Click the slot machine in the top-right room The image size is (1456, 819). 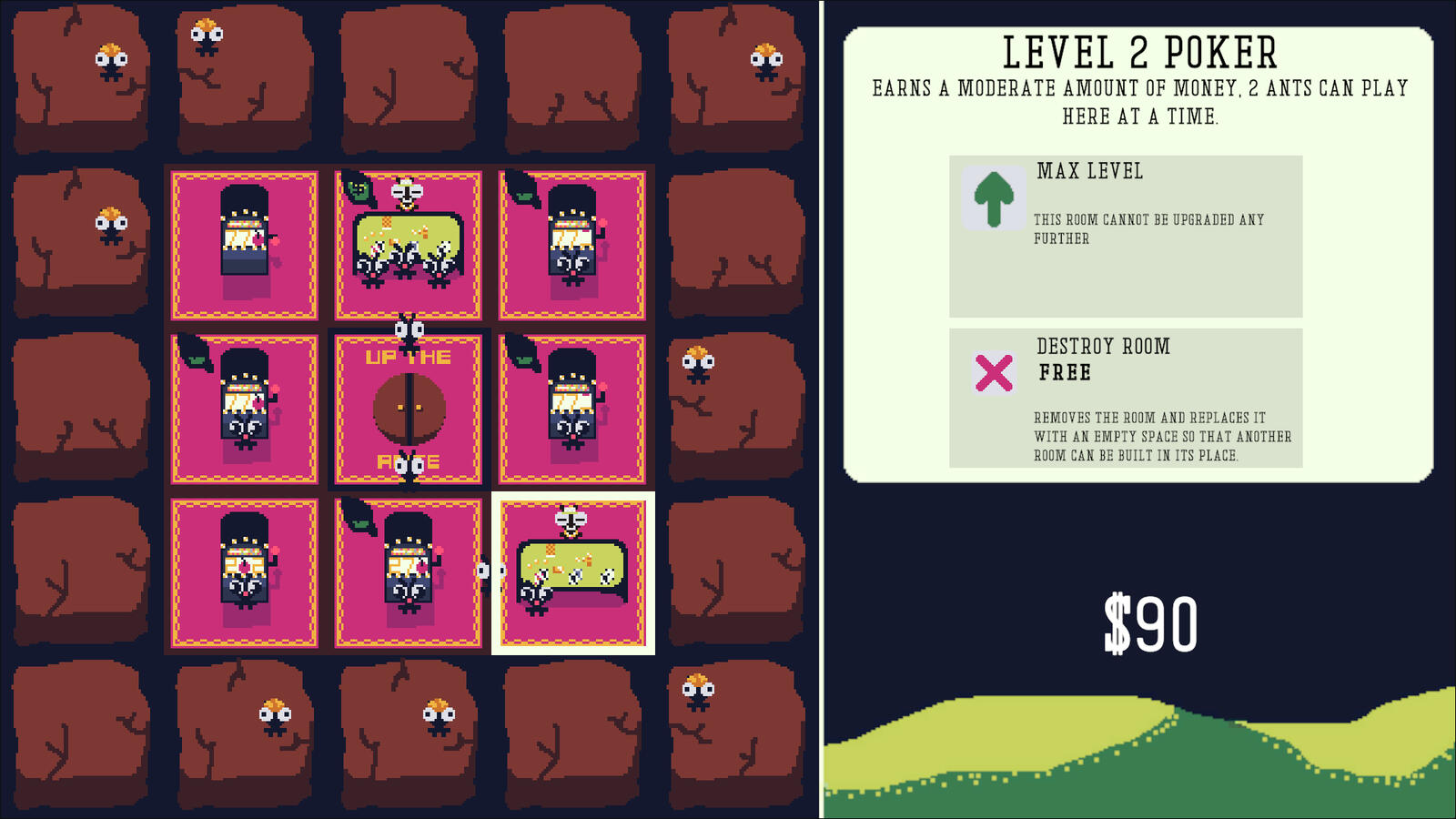[572, 233]
